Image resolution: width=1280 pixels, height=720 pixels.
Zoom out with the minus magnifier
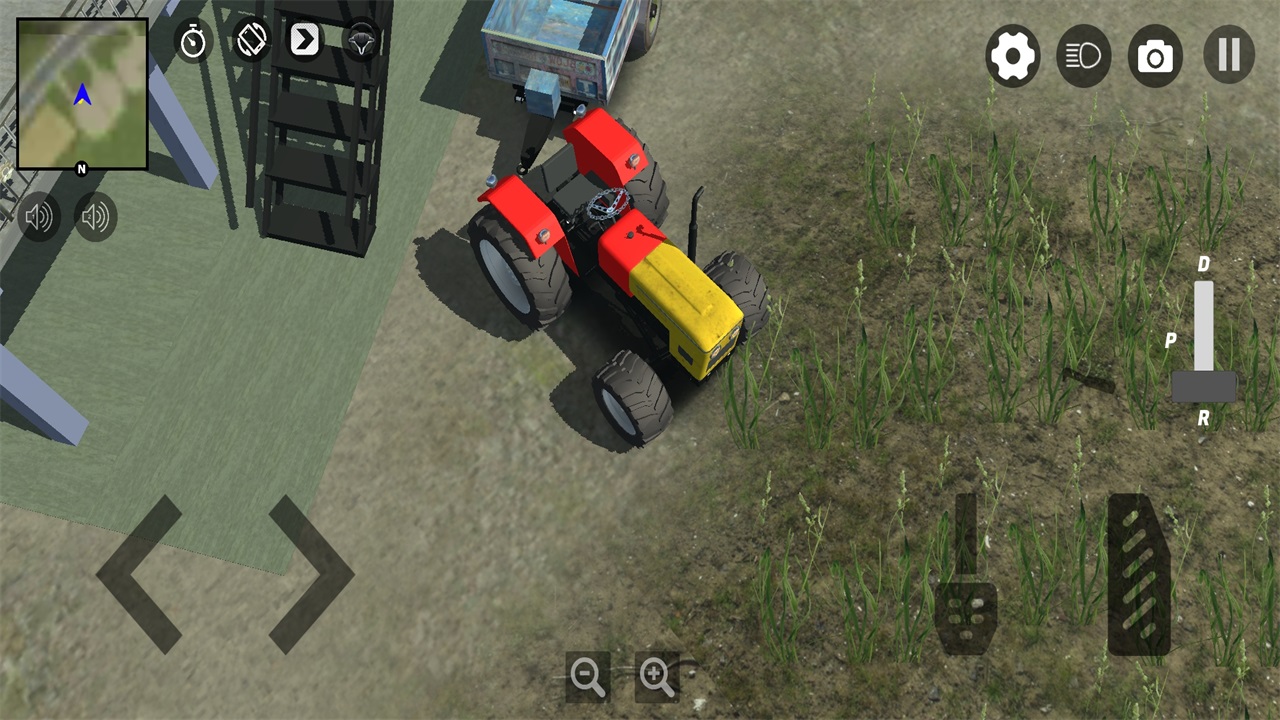(587, 677)
